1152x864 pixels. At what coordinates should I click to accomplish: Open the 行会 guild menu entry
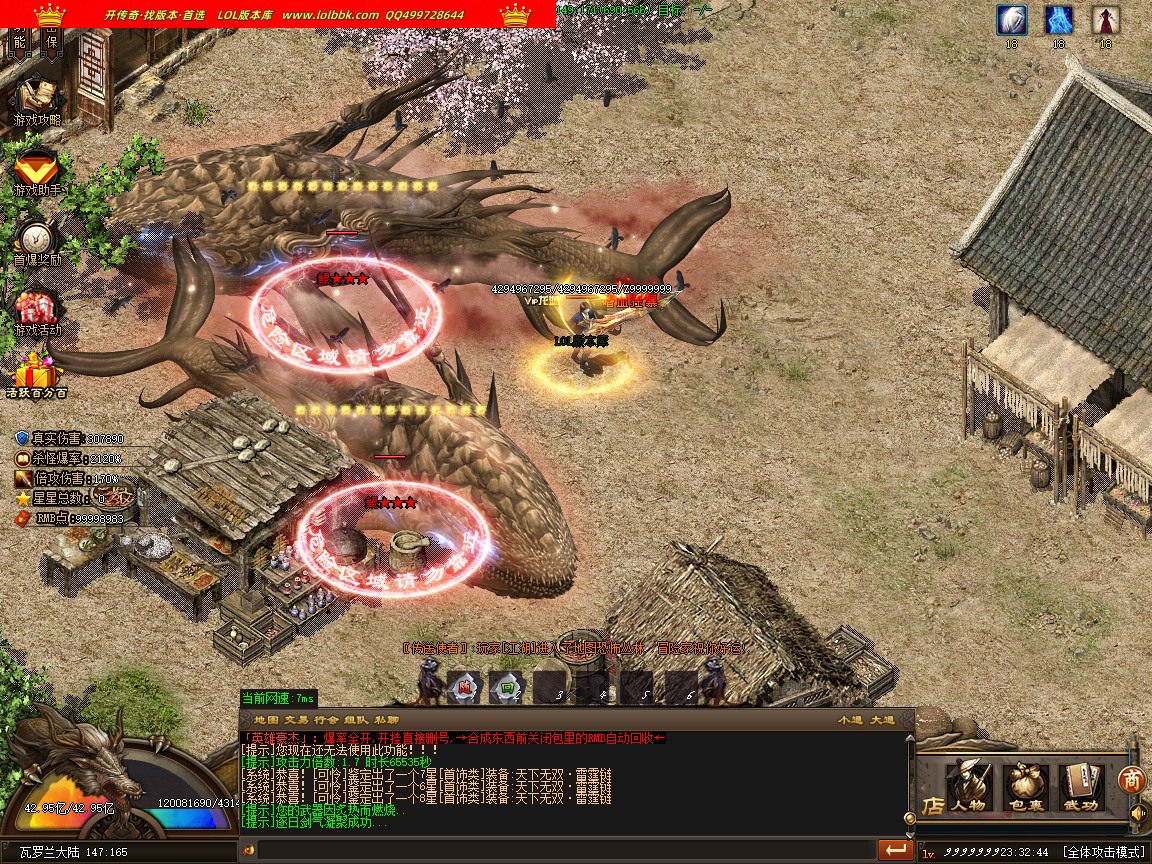(x=326, y=720)
